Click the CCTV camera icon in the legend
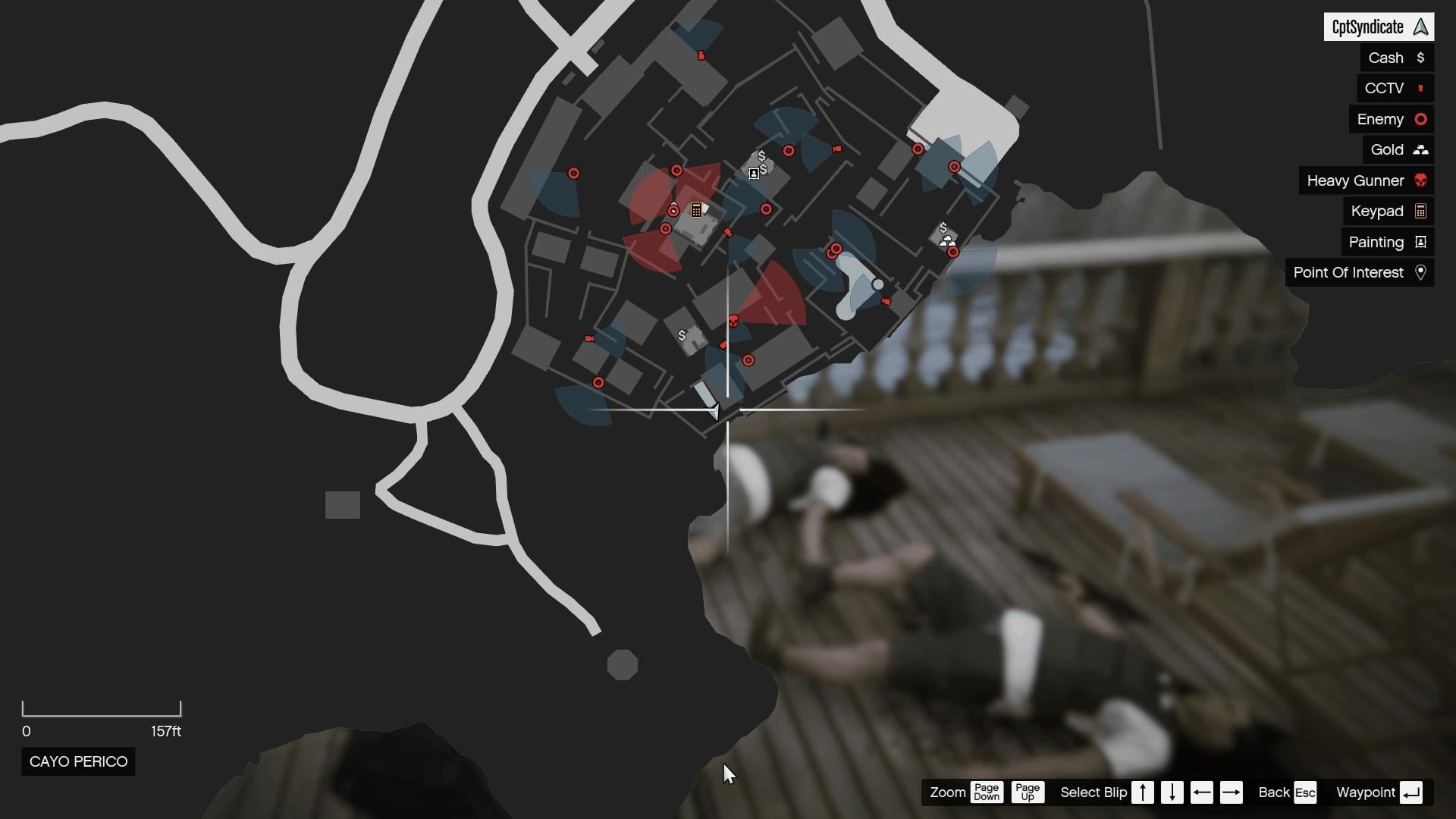This screenshot has height=819, width=1456. [1421, 88]
